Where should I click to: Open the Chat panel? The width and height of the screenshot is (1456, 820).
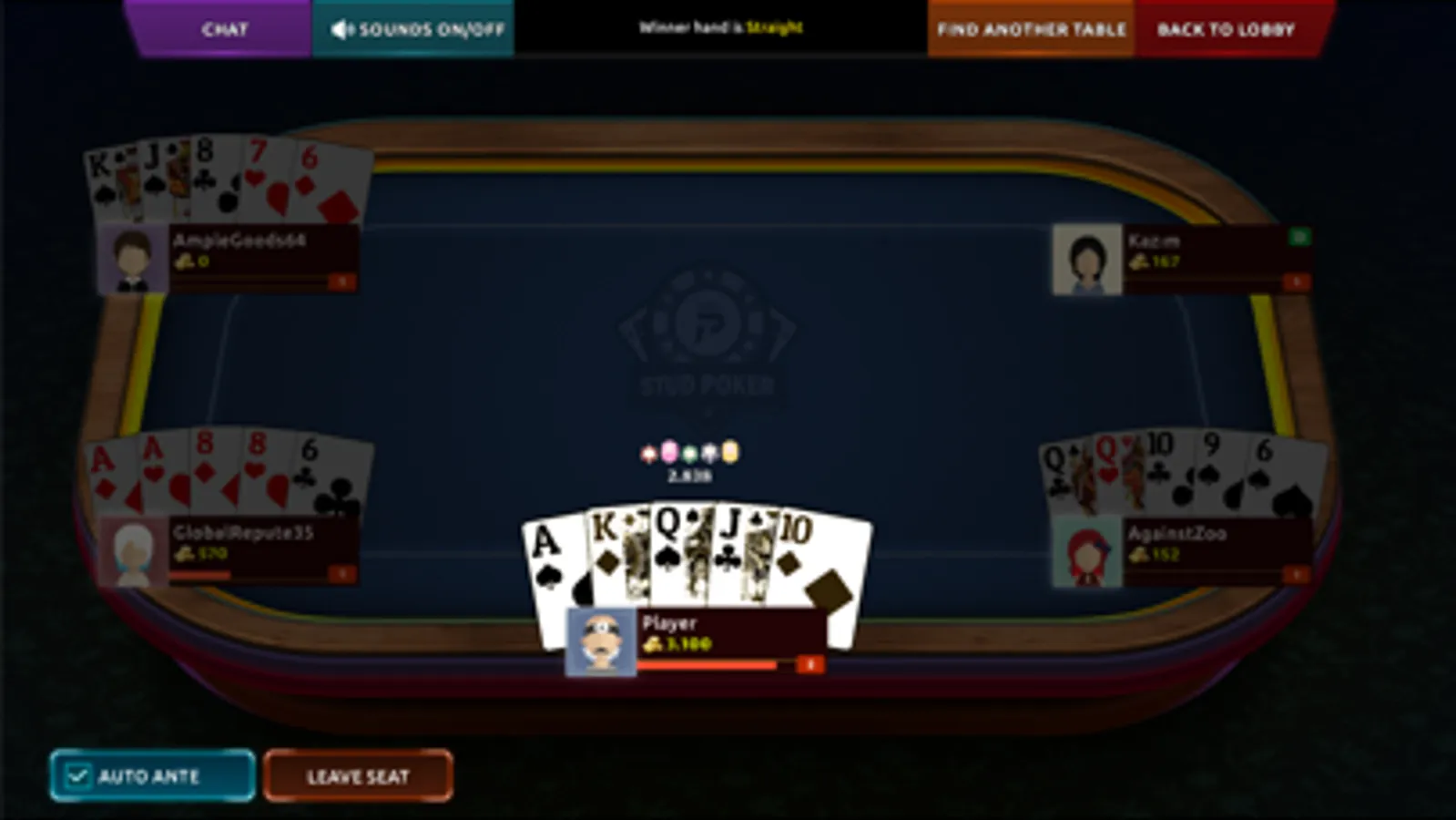(x=223, y=28)
